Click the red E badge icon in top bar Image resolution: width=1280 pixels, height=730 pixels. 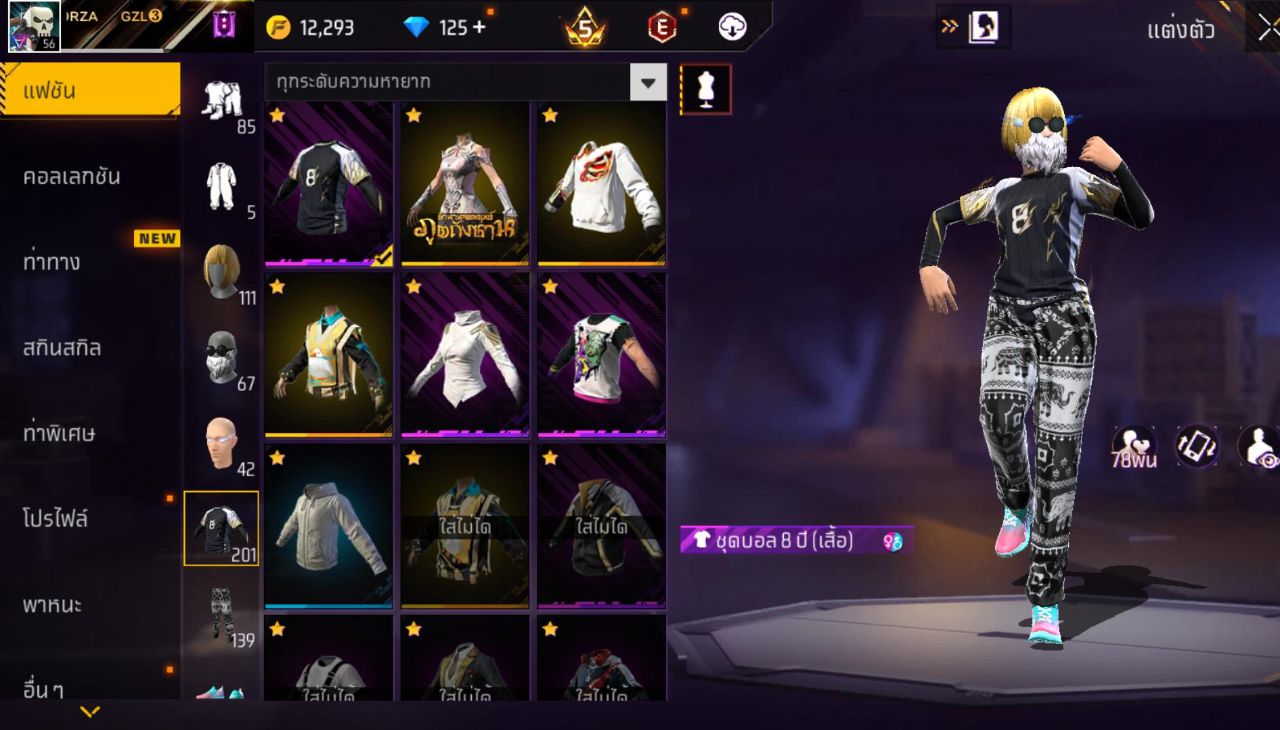click(660, 27)
